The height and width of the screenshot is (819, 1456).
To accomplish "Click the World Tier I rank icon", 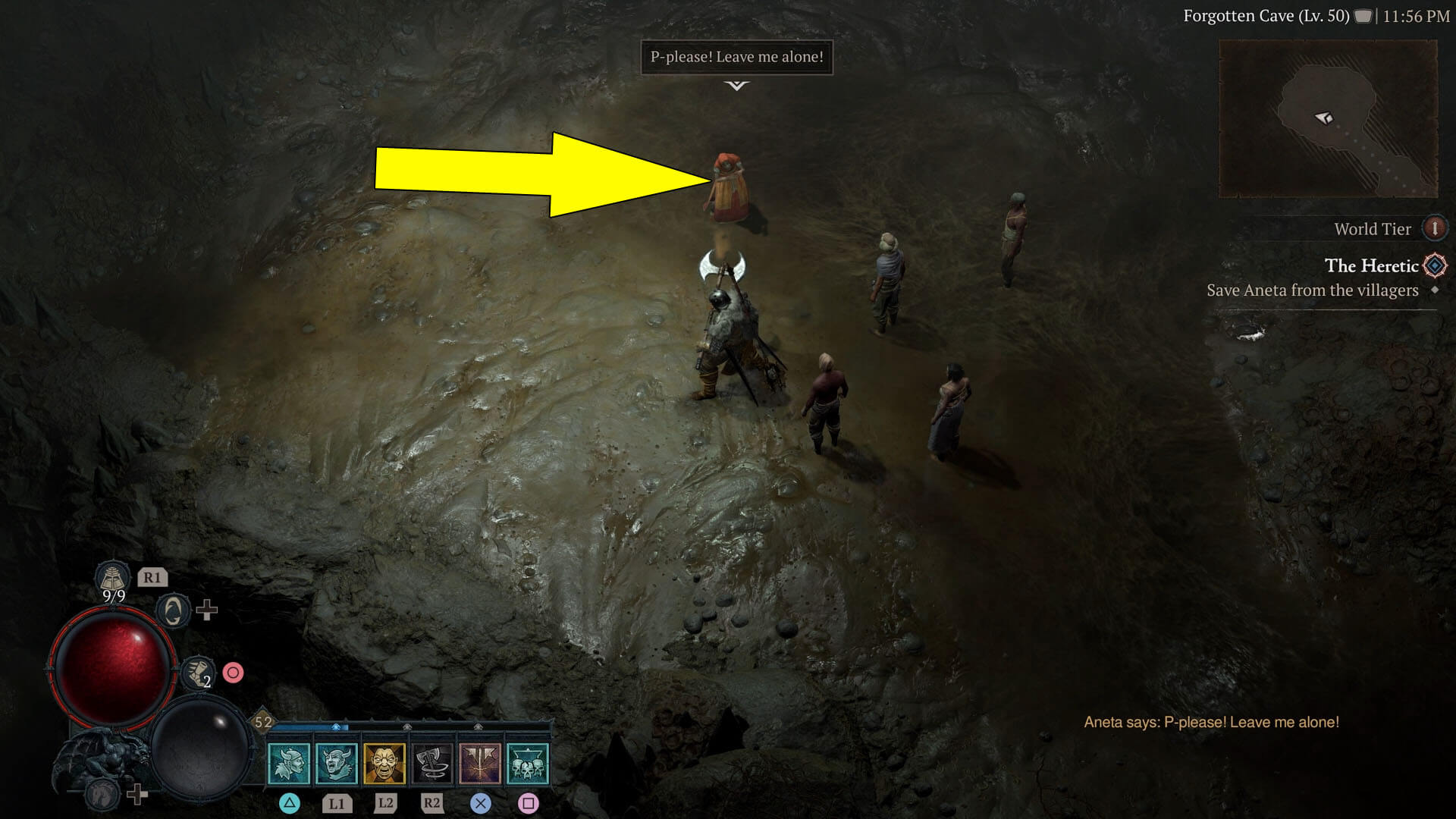I will [x=1435, y=228].
